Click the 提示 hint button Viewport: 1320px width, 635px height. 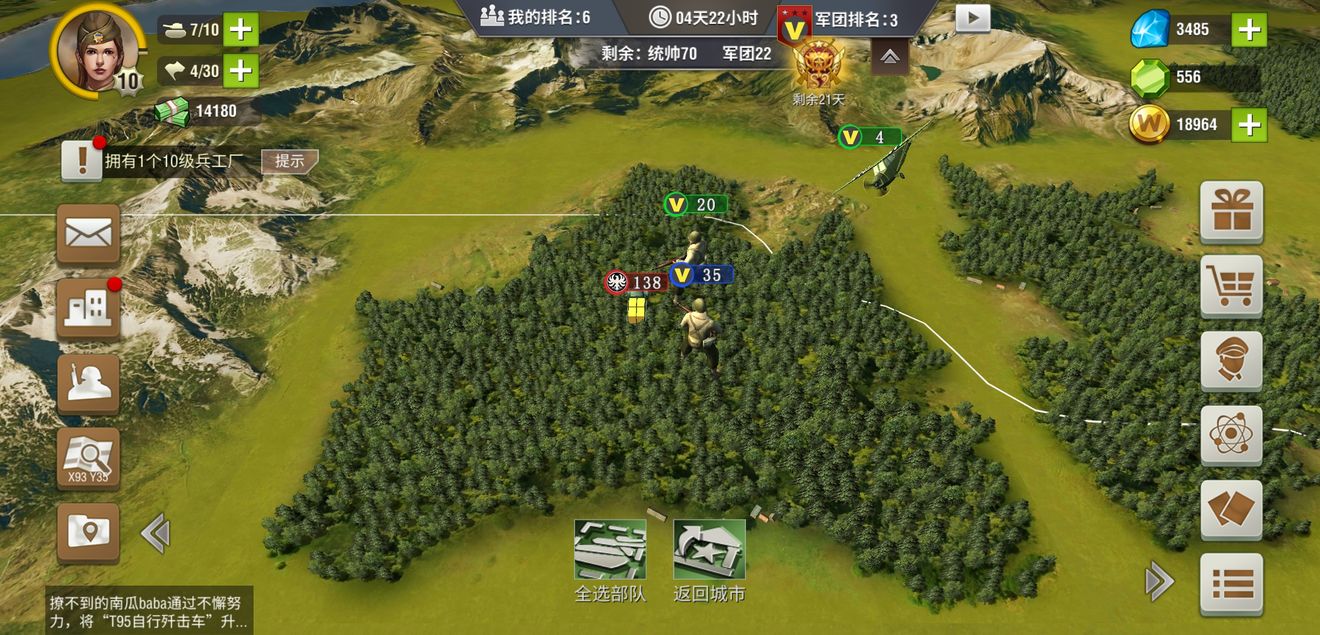[x=290, y=160]
